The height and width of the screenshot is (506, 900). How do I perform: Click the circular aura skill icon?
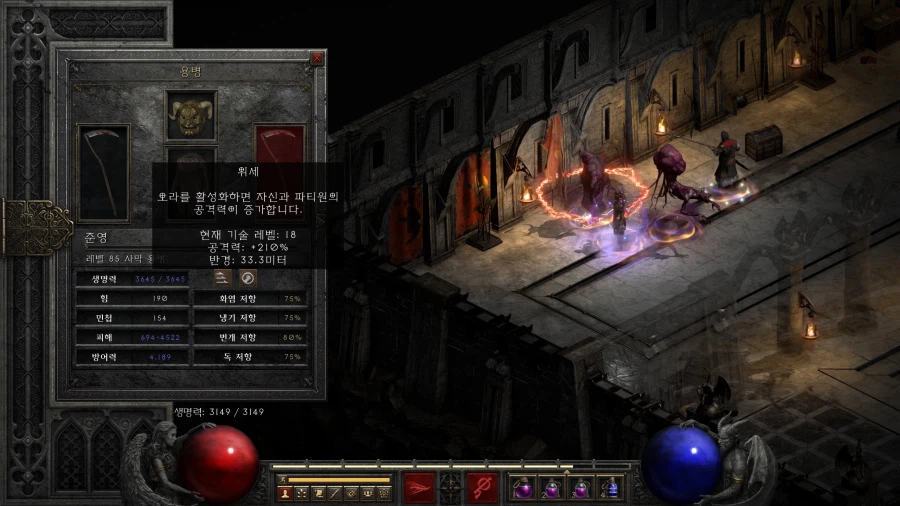point(248,276)
